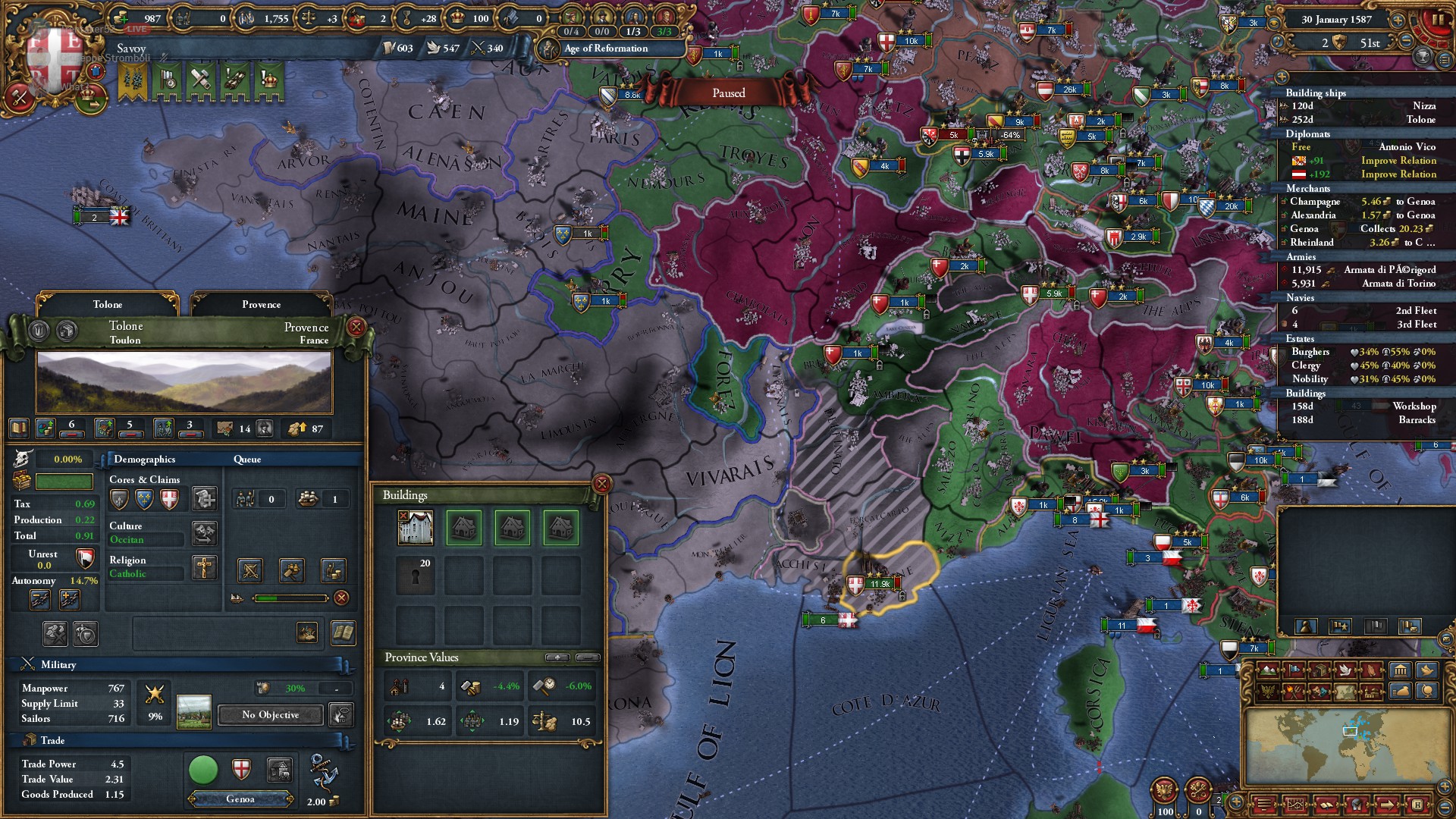Click the No Objective button
The image size is (1456, 819).
pyautogui.click(x=269, y=715)
